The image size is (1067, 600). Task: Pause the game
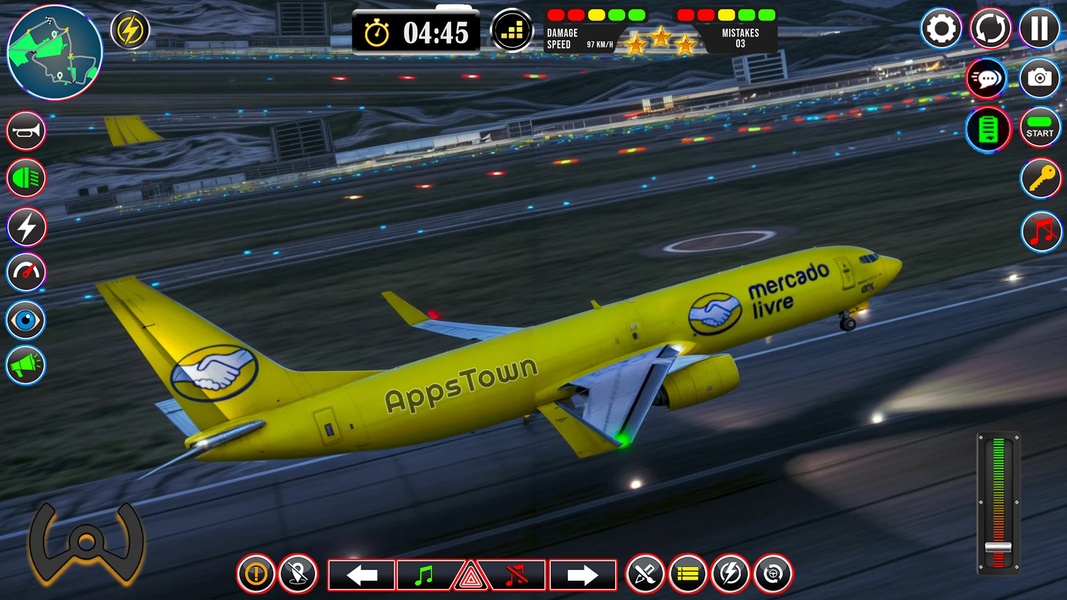(x=1040, y=29)
